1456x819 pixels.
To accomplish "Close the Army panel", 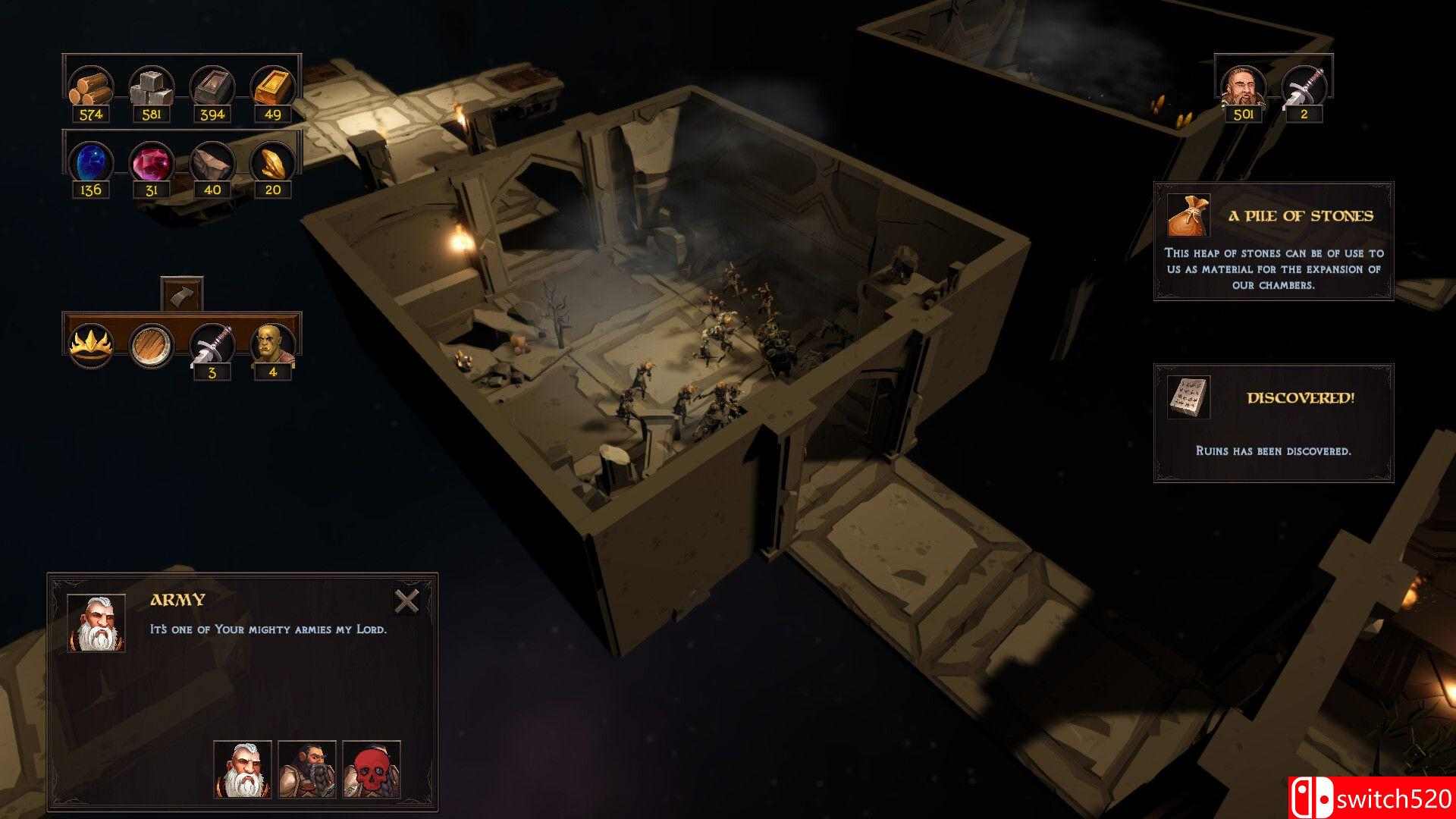I will [407, 601].
